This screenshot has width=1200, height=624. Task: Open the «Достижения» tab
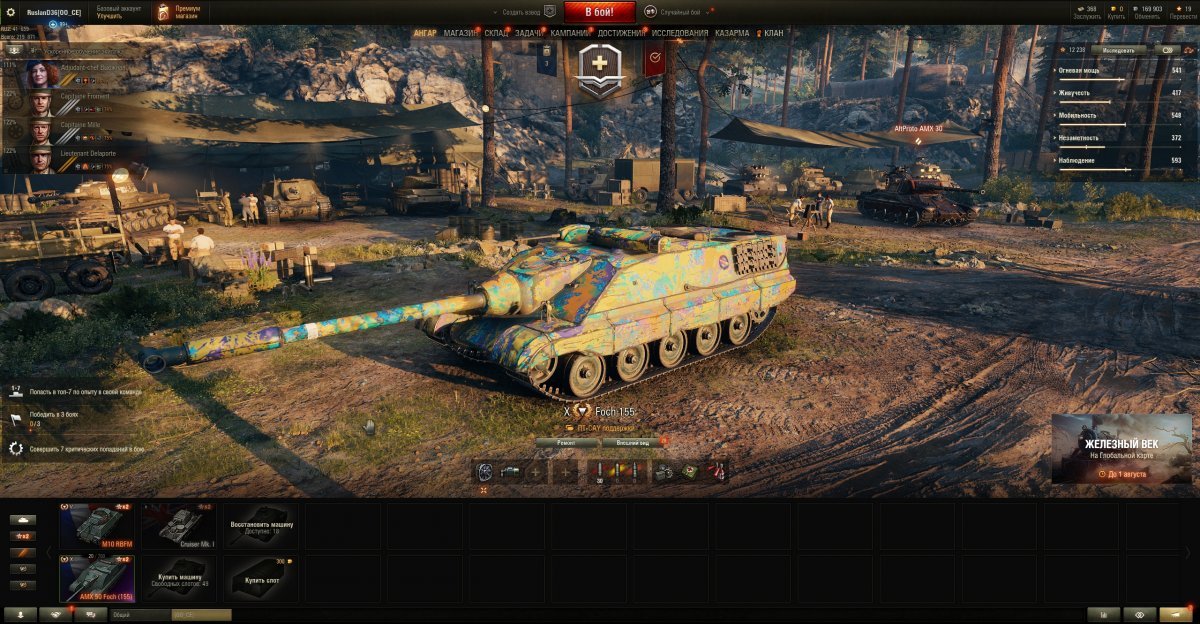(621, 33)
